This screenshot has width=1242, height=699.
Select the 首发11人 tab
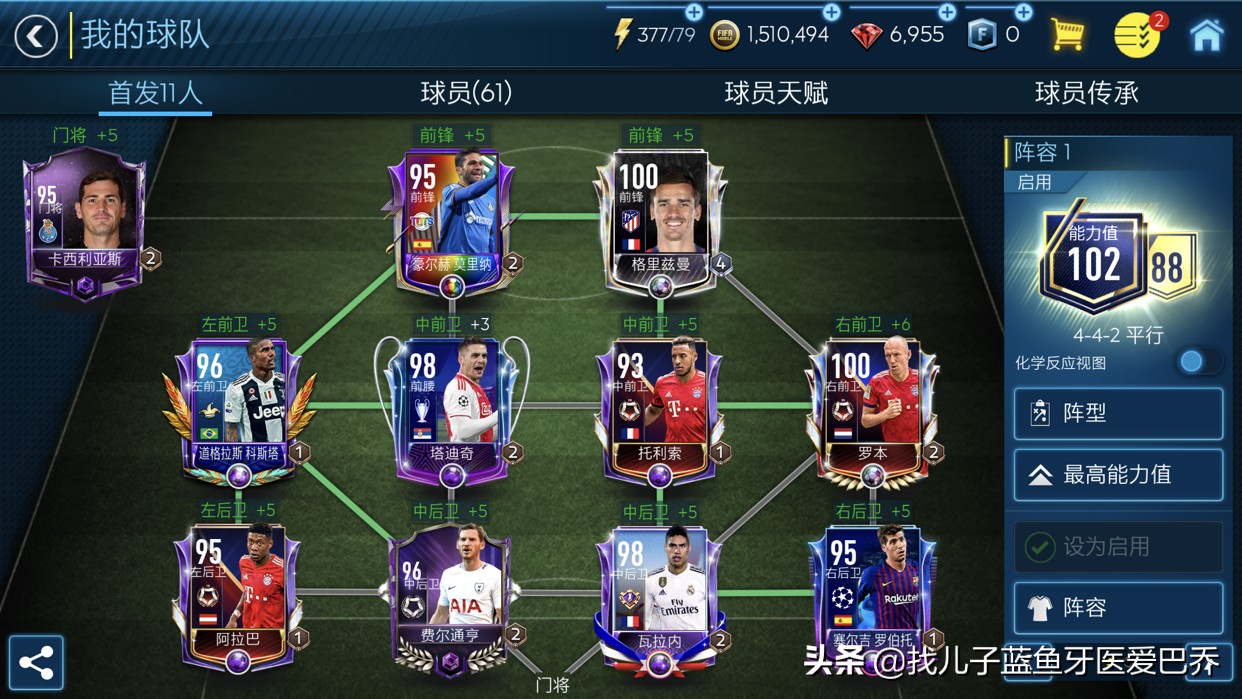tap(155, 93)
